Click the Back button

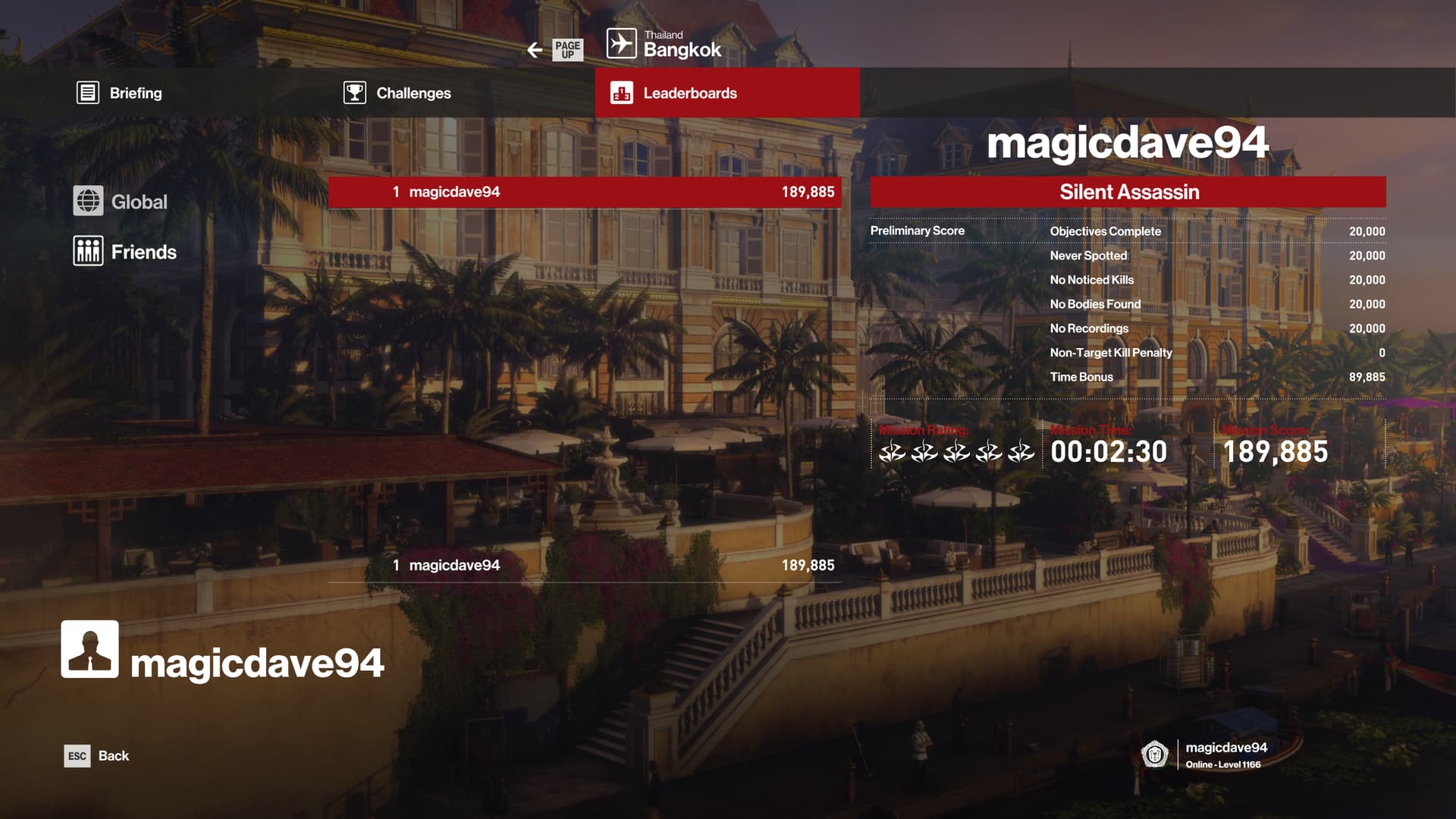pos(97,756)
